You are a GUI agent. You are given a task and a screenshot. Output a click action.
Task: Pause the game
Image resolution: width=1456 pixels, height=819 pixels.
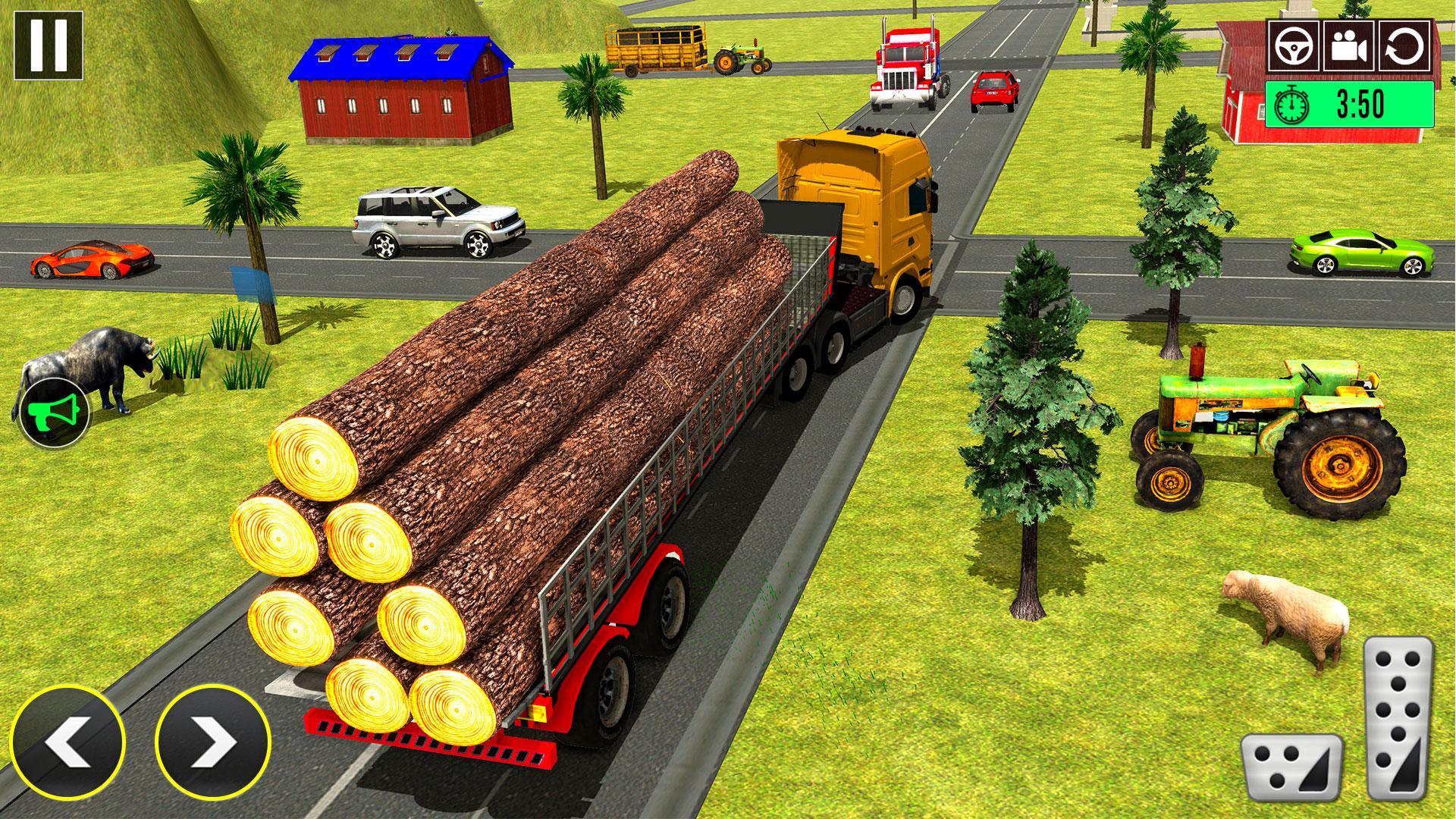(48, 45)
